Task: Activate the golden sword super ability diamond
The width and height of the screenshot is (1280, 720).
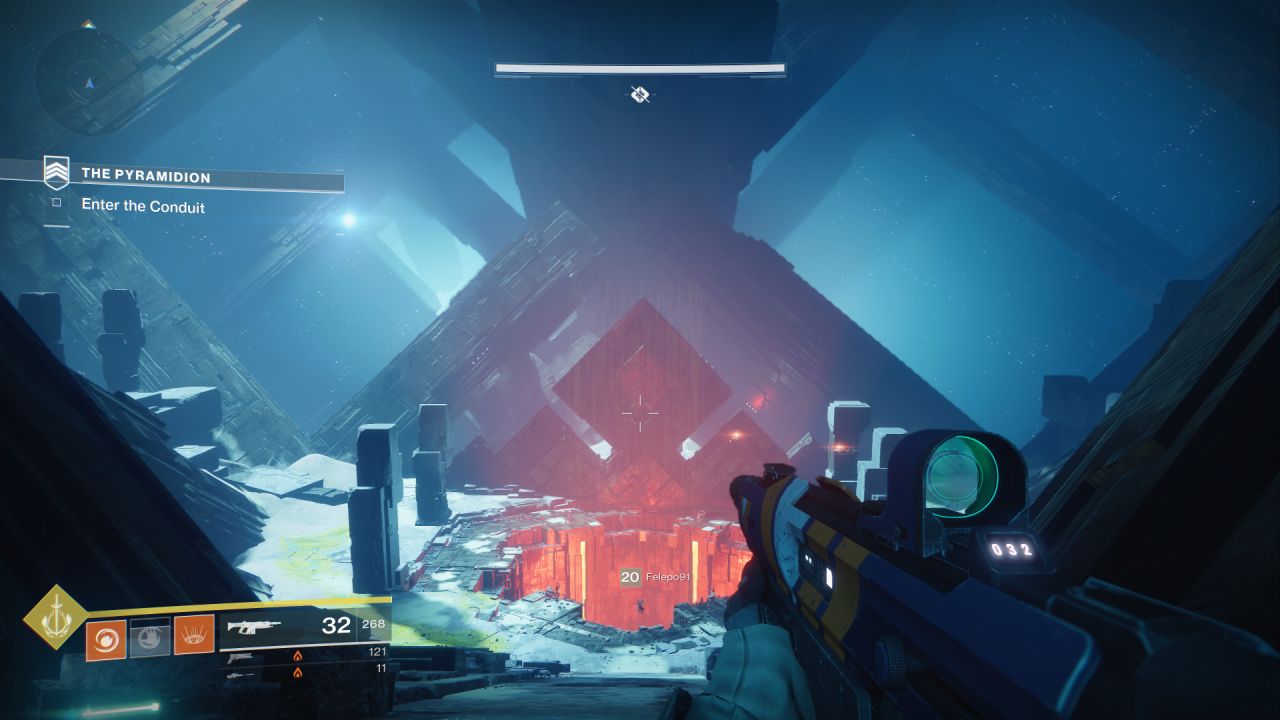Action: coord(56,619)
